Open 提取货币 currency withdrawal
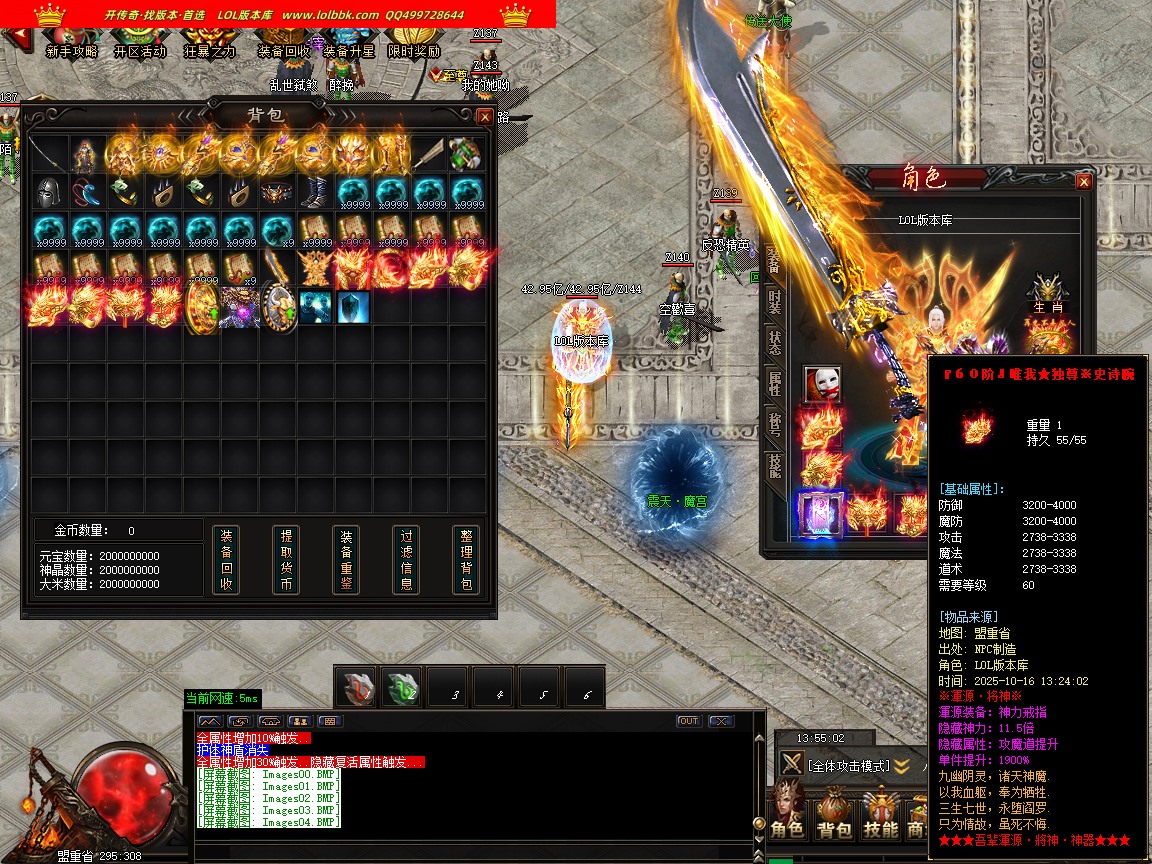This screenshot has height=864, width=1152. point(286,560)
